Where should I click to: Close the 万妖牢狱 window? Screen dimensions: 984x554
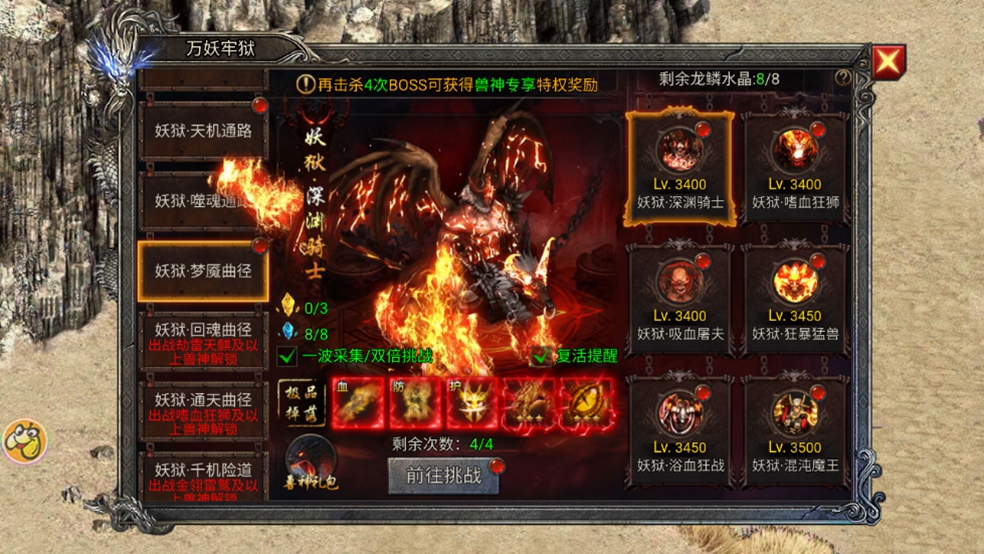(887, 62)
